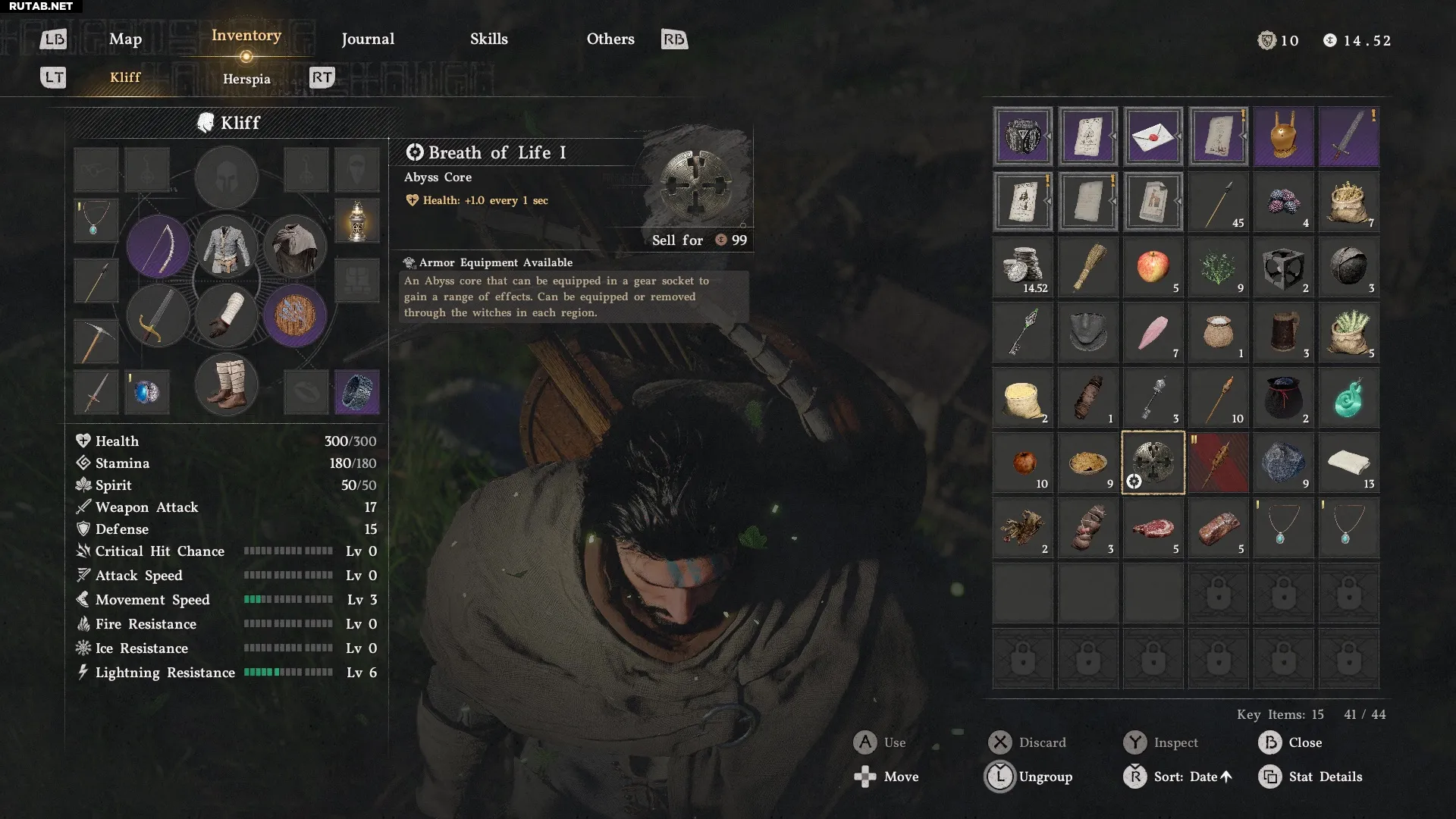Select the Others tab
The height and width of the screenshot is (819, 1456).
click(610, 39)
